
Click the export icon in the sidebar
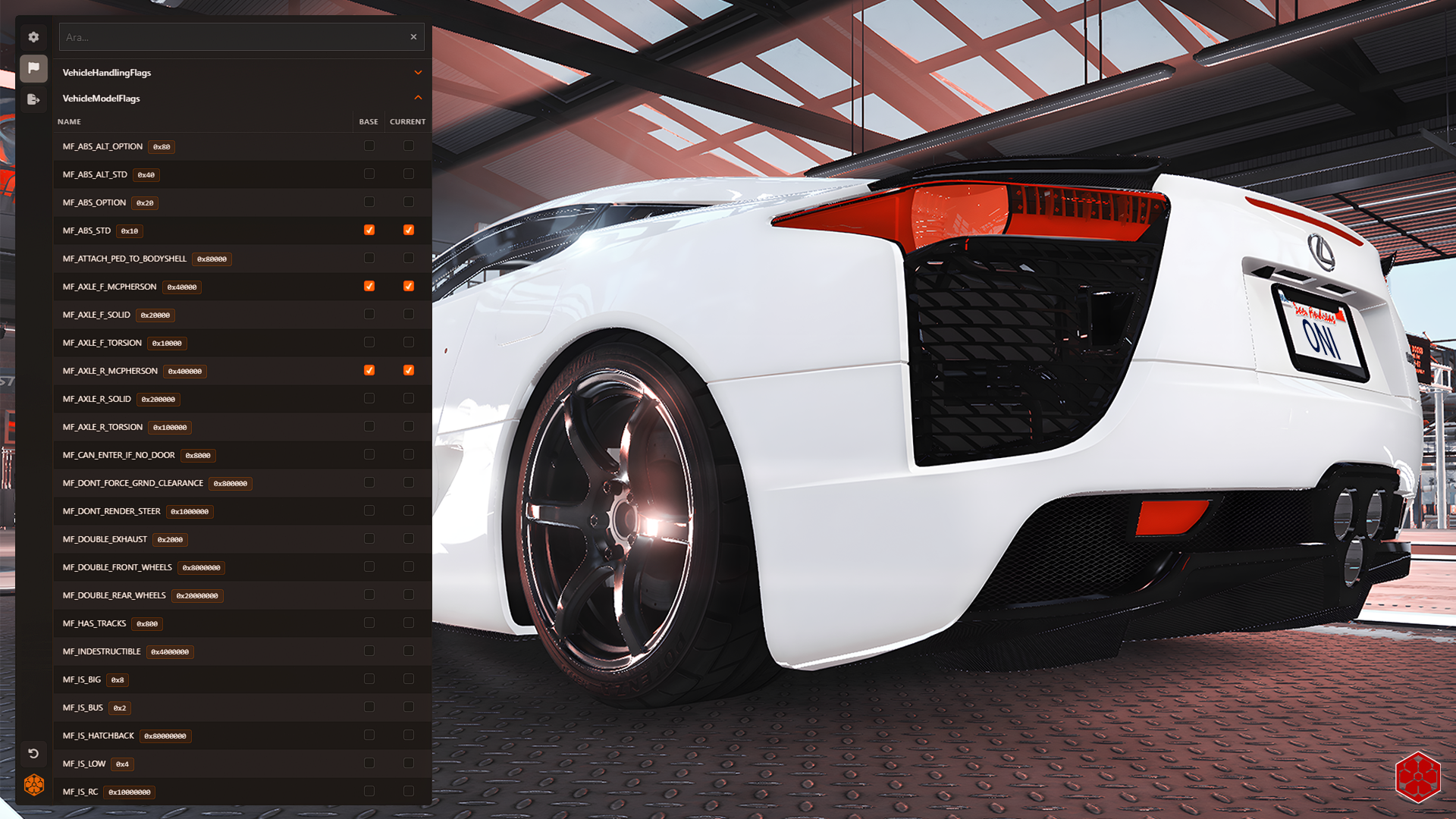(x=33, y=99)
